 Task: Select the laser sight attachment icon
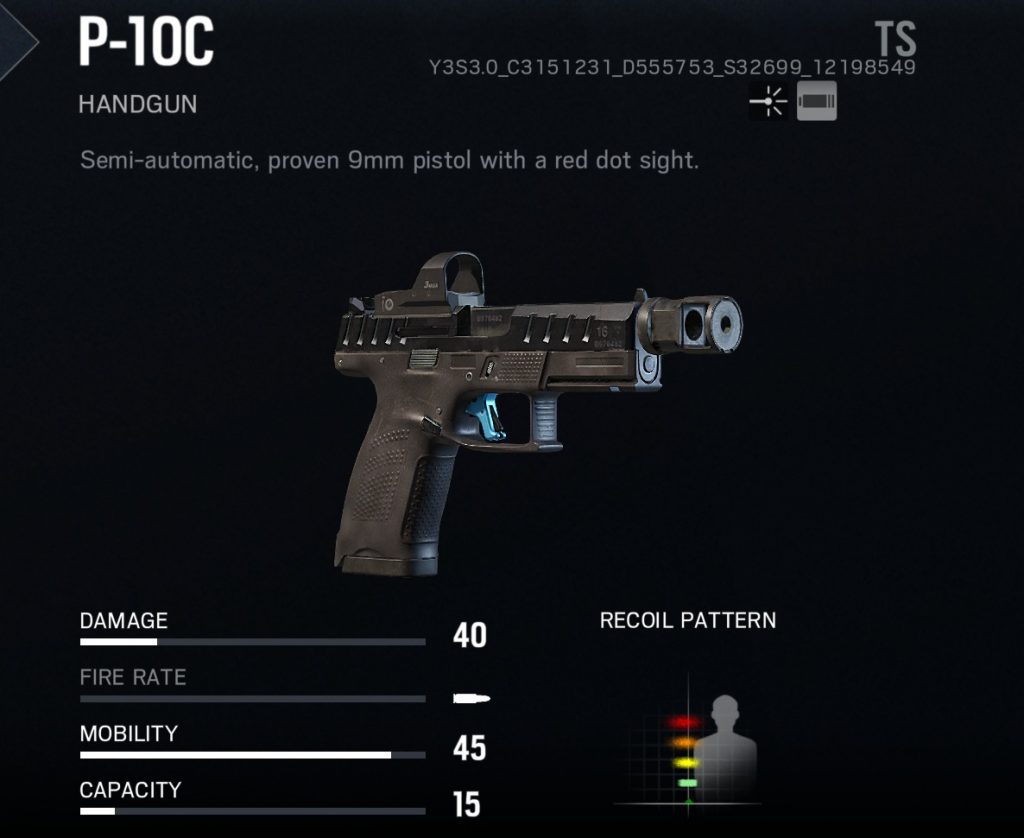[x=768, y=102]
